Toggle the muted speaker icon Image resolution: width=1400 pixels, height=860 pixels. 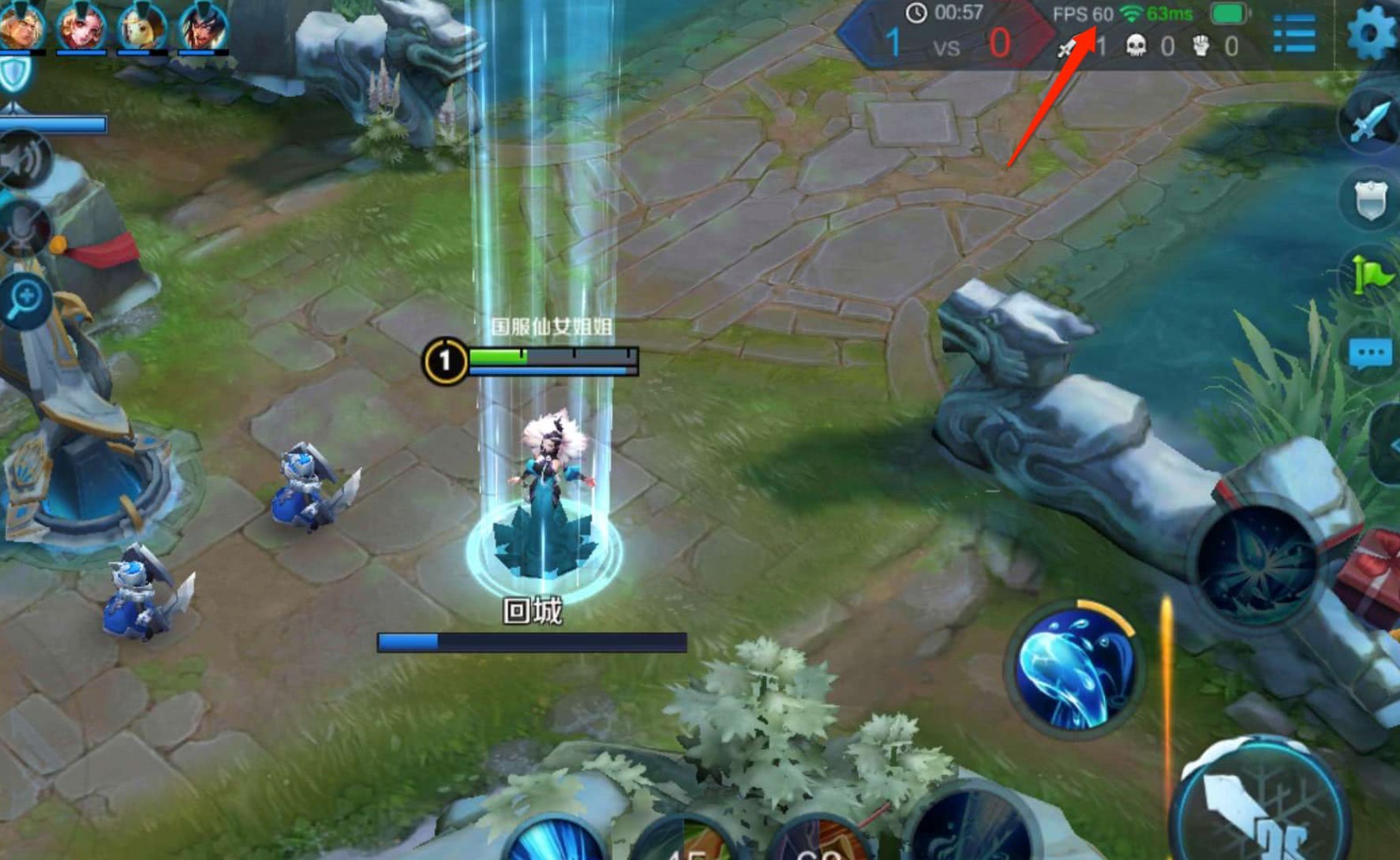pos(24,160)
